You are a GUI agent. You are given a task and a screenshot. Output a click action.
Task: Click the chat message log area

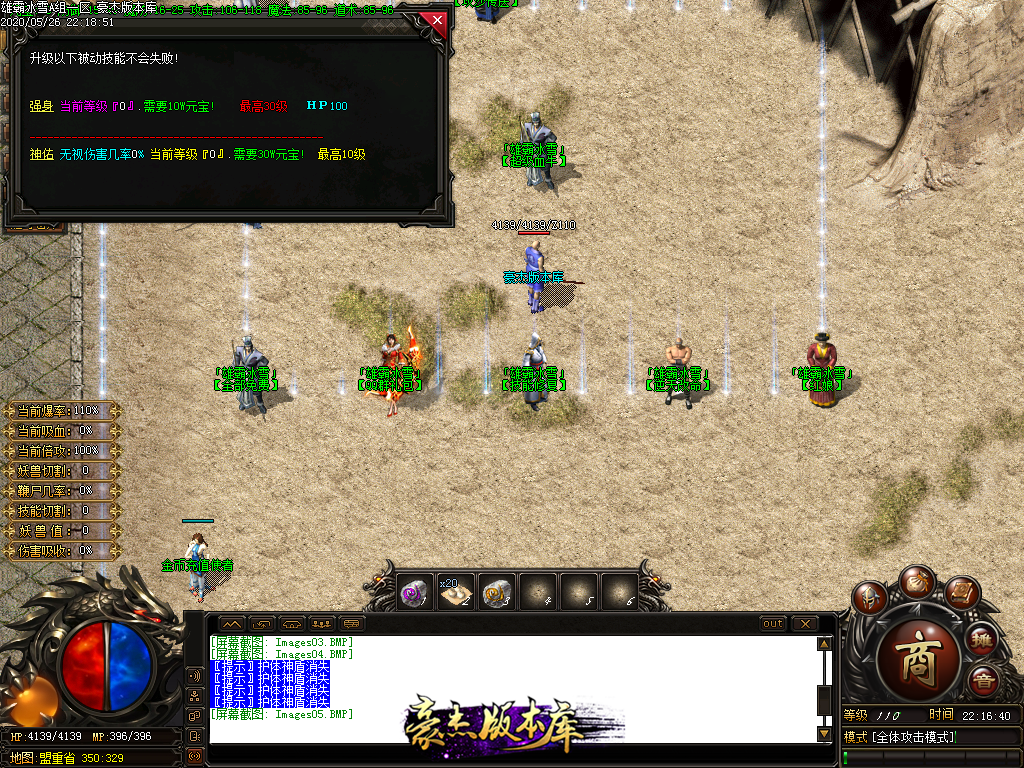(x=510, y=688)
